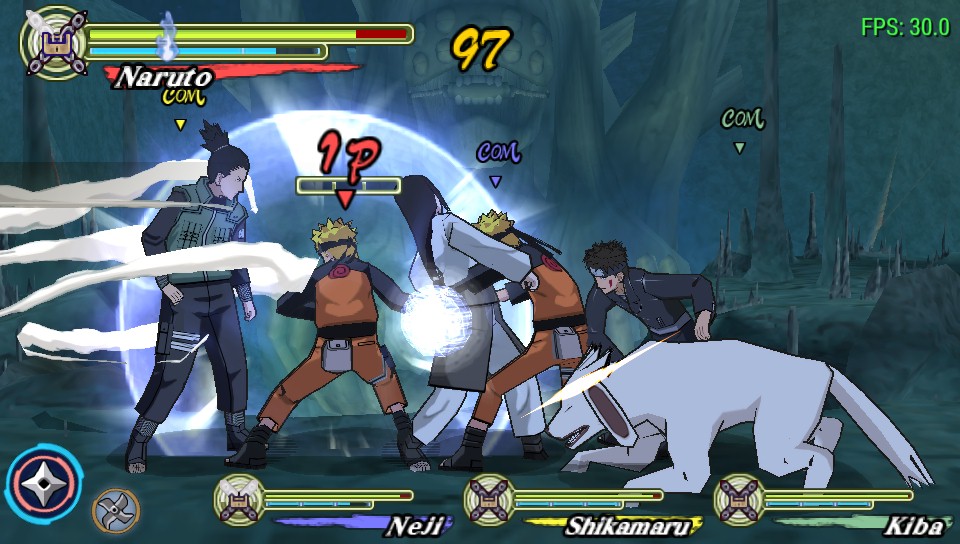Pick Shikamaru's emblem icon
The height and width of the screenshot is (544, 960).
(x=490, y=499)
